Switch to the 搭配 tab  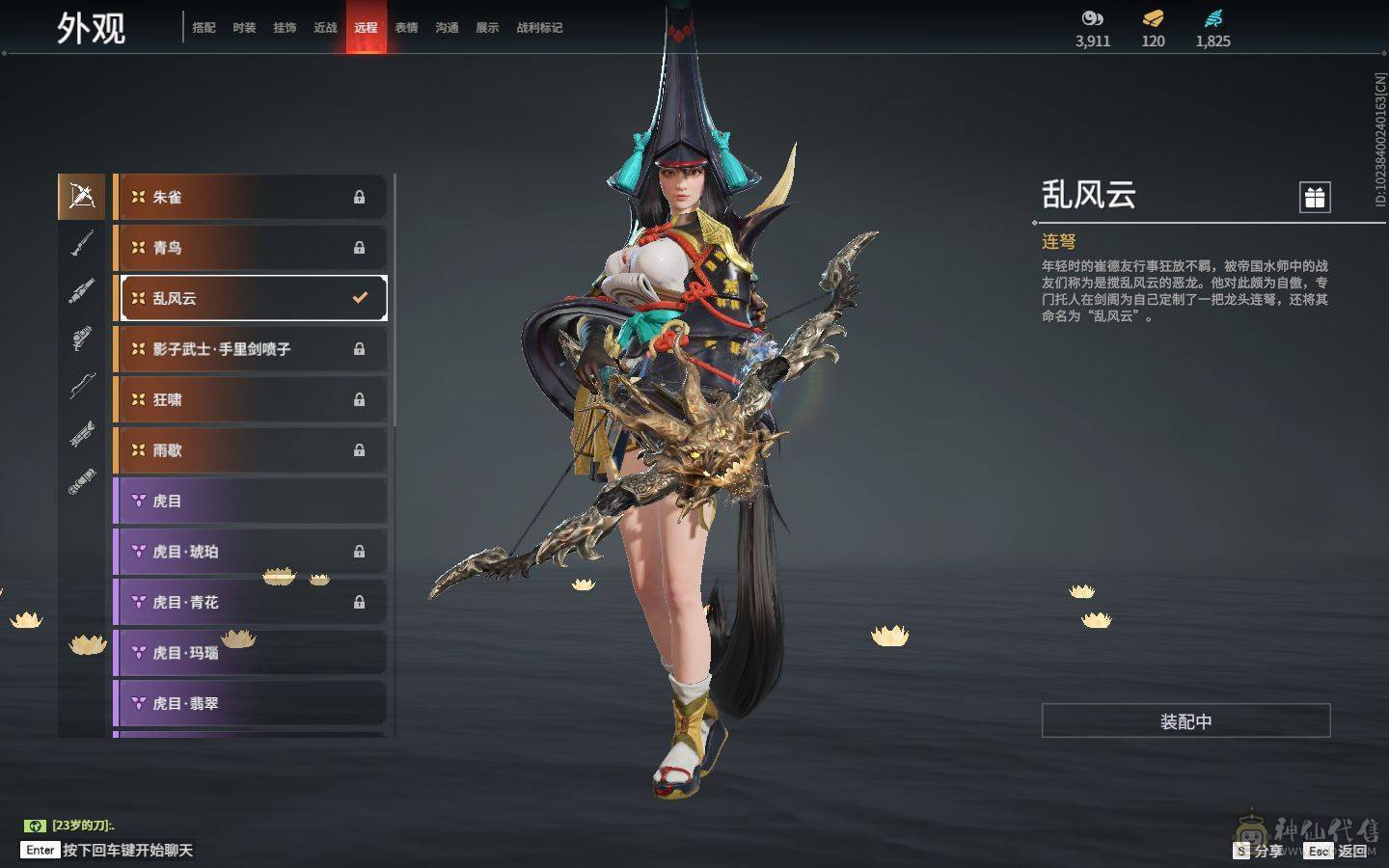[x=204, y=28]
